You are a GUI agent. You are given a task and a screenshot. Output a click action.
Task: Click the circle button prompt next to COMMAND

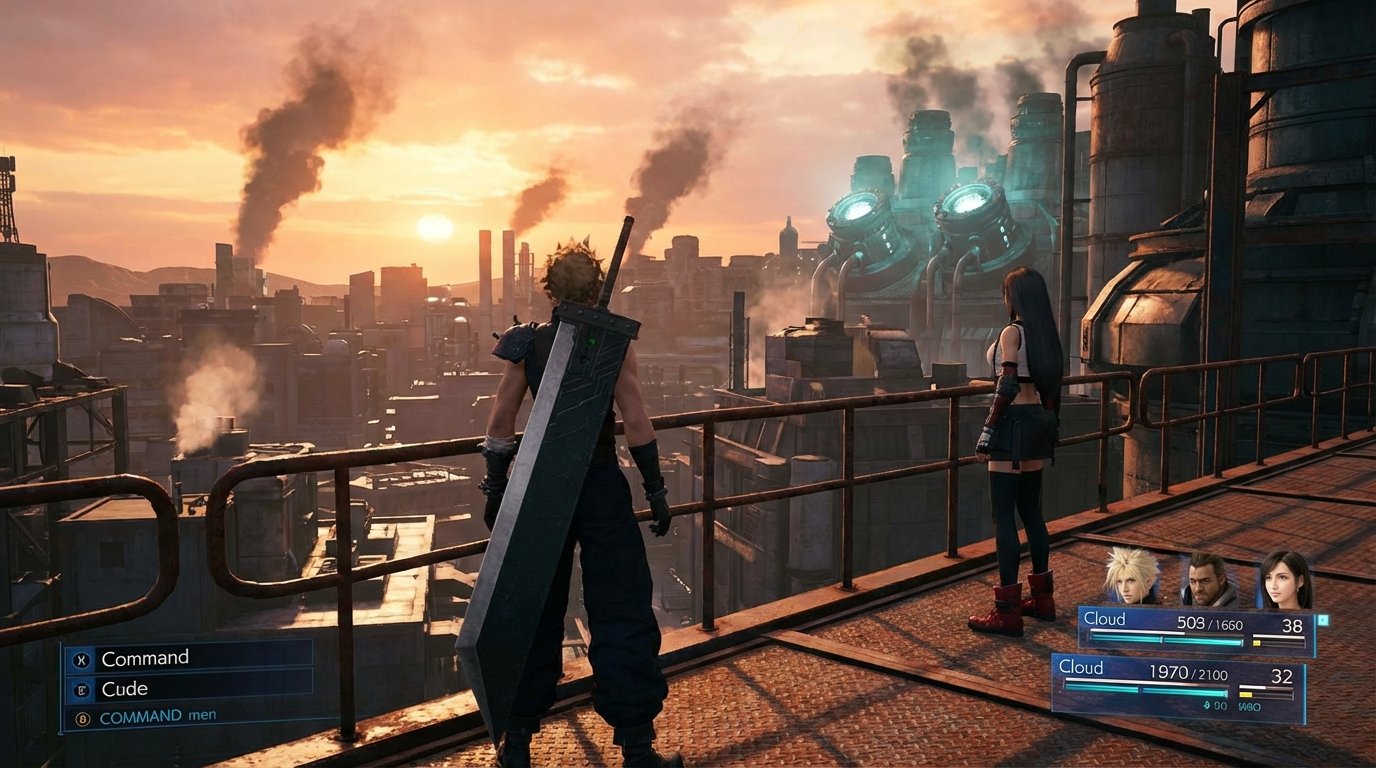(x=81, y=717)
